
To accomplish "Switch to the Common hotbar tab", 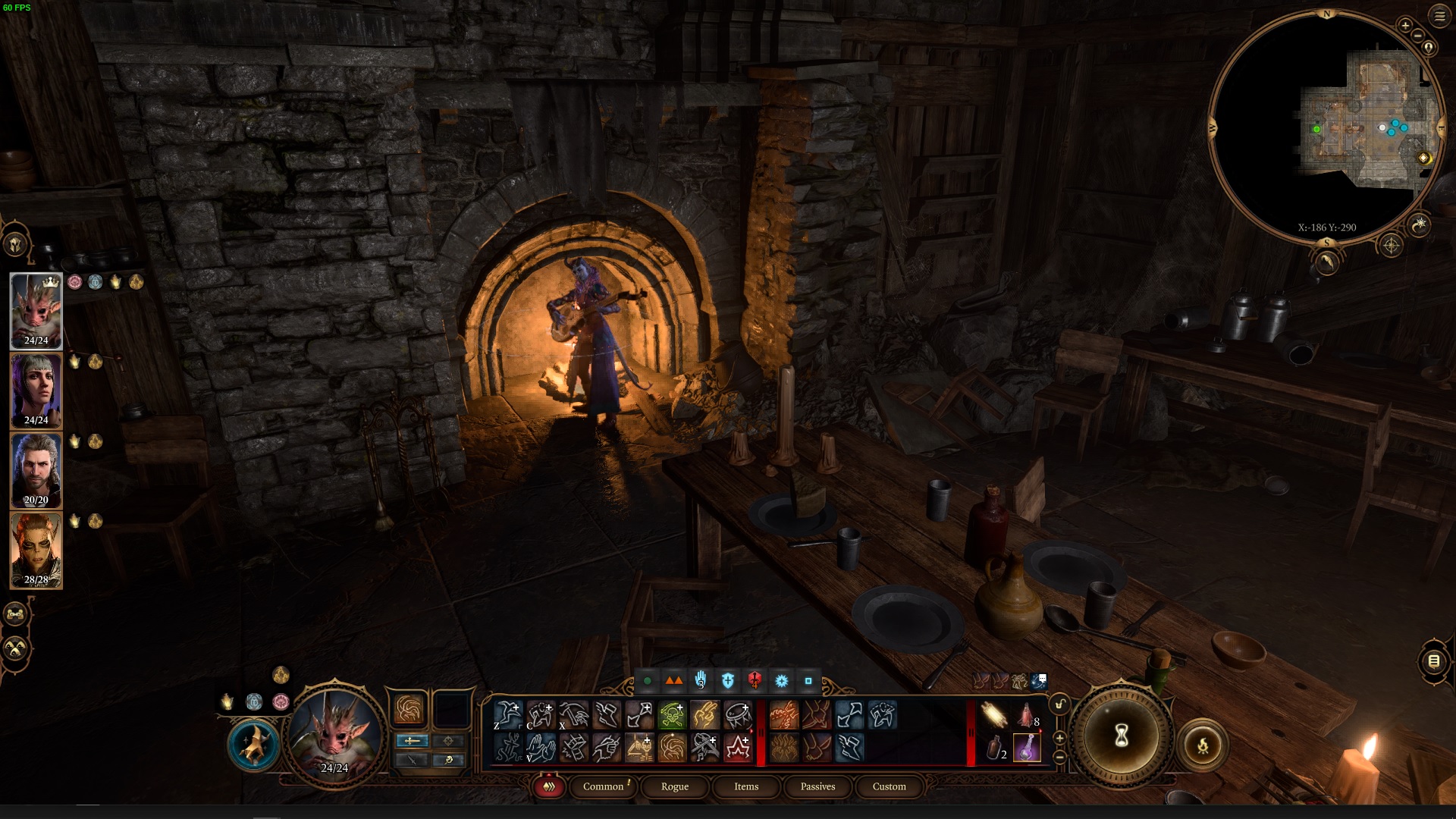I will (x=604, y=786).
